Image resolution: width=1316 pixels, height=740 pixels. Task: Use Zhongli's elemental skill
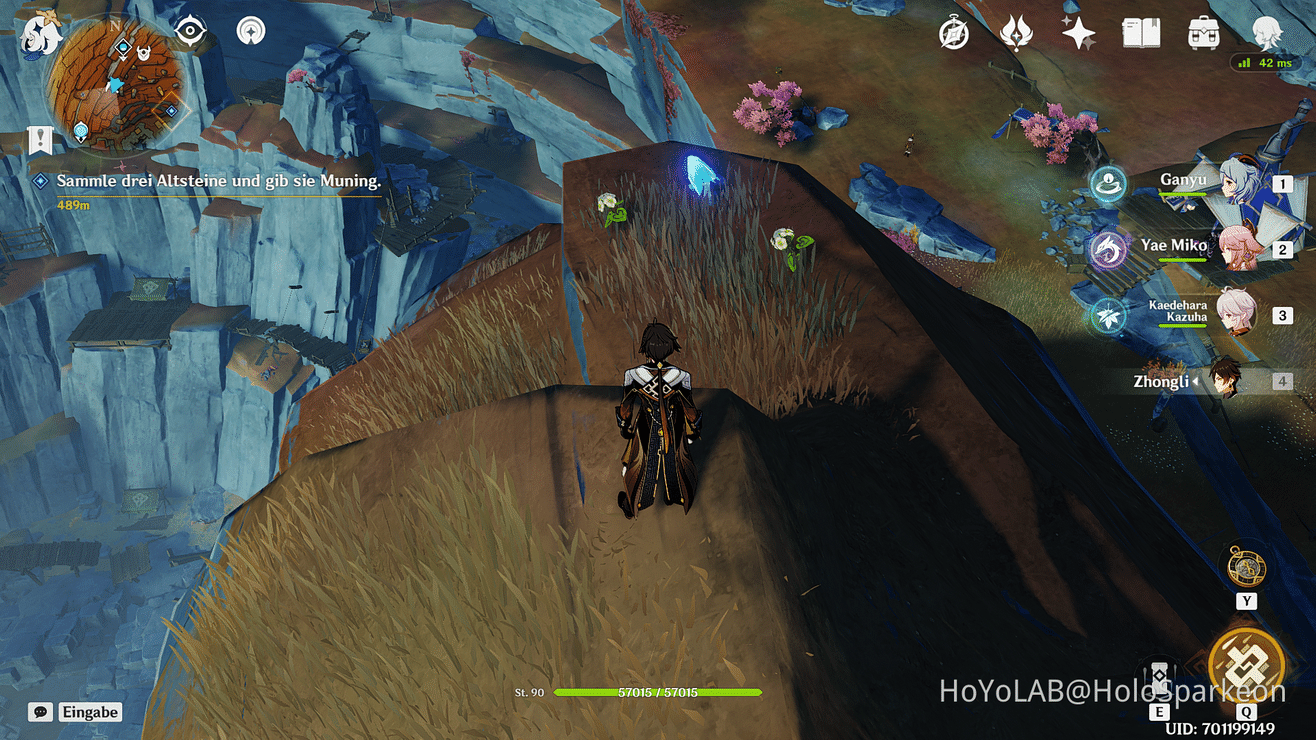(1159, 678)
